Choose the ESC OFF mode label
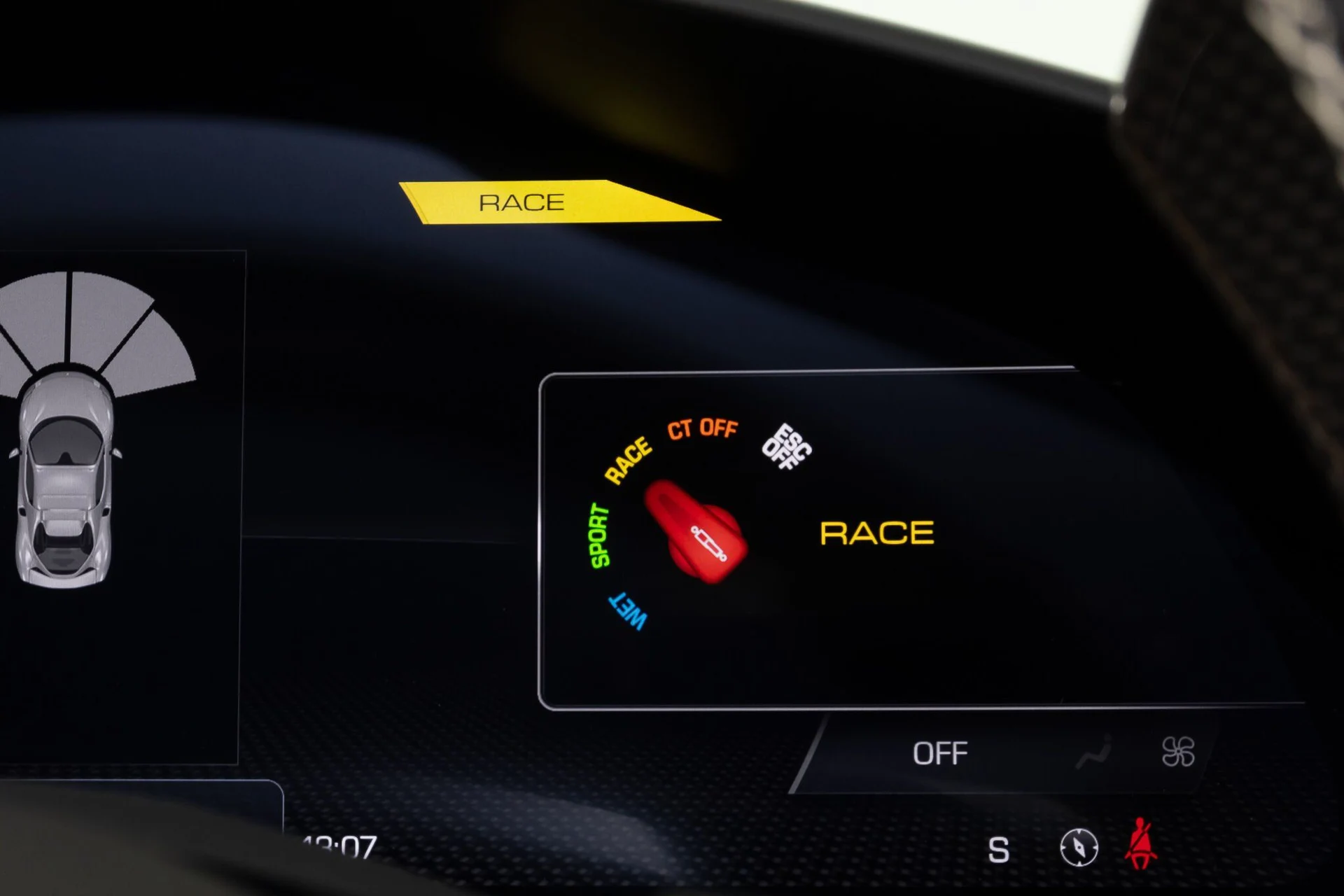 coord(787,447)
